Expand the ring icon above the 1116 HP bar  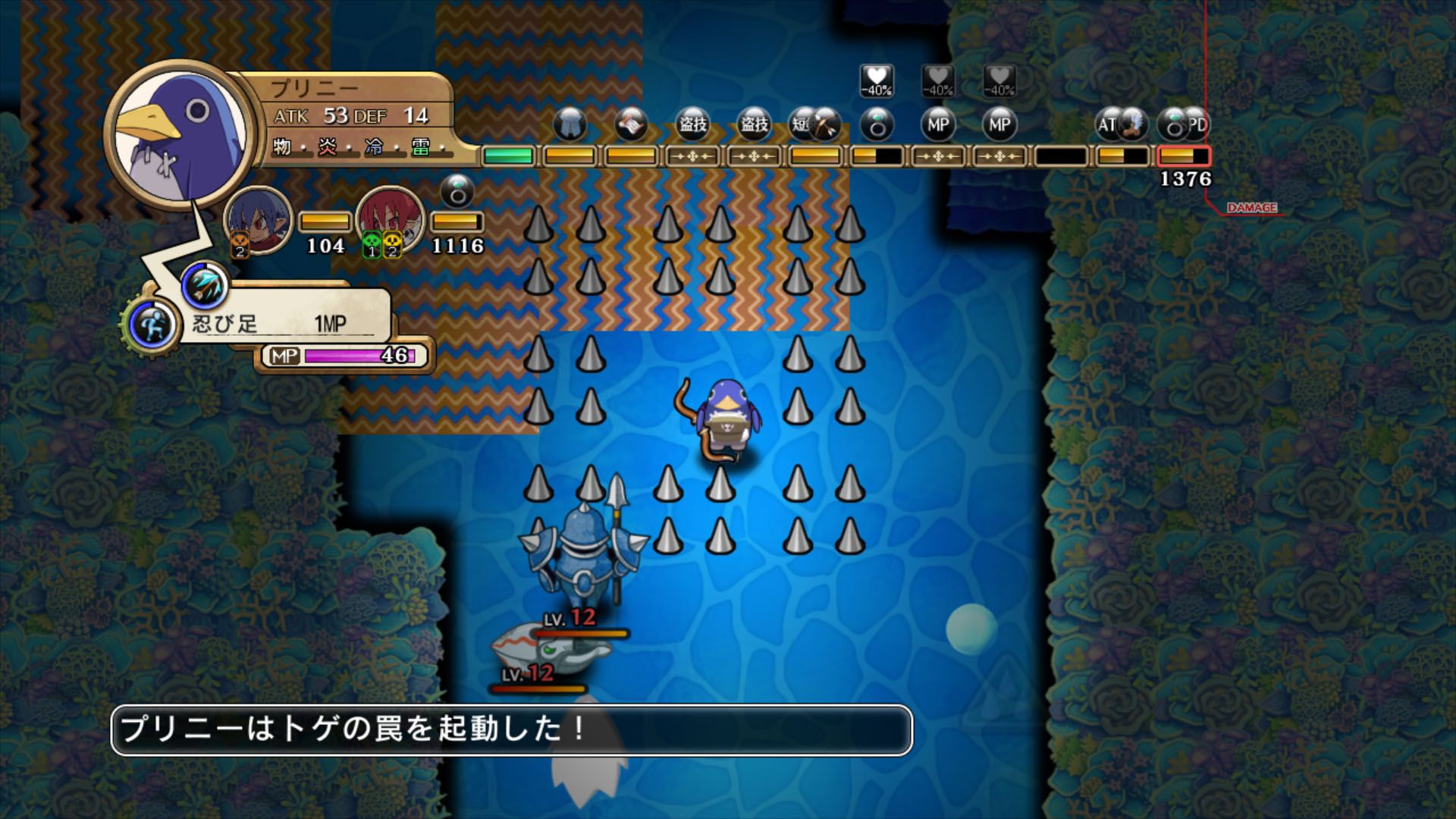[x=456, y=191]
